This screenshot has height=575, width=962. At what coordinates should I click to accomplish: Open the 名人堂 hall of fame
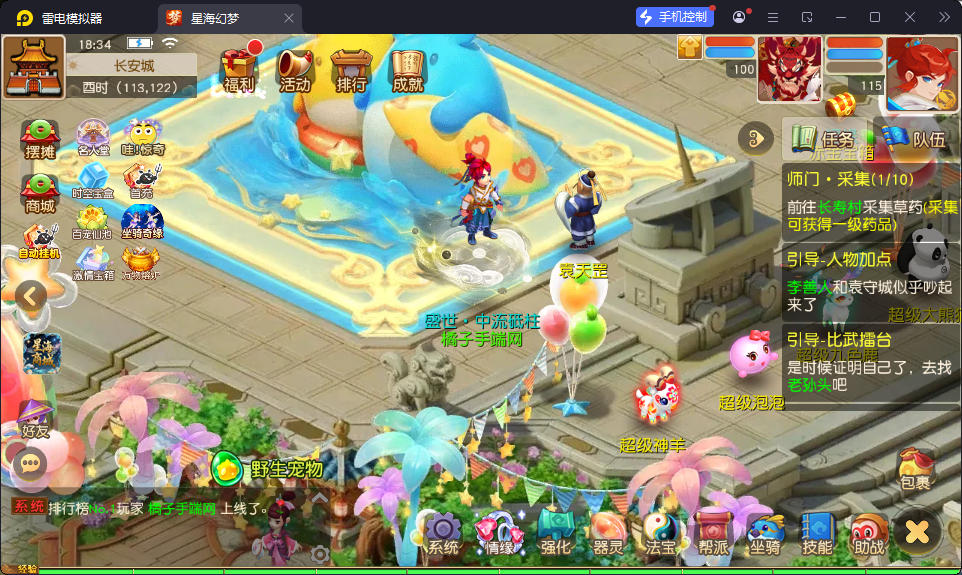click(93, 137)
